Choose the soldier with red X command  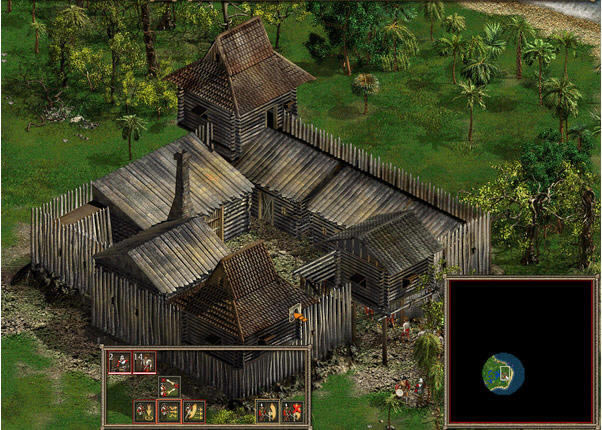pos(291,411)
